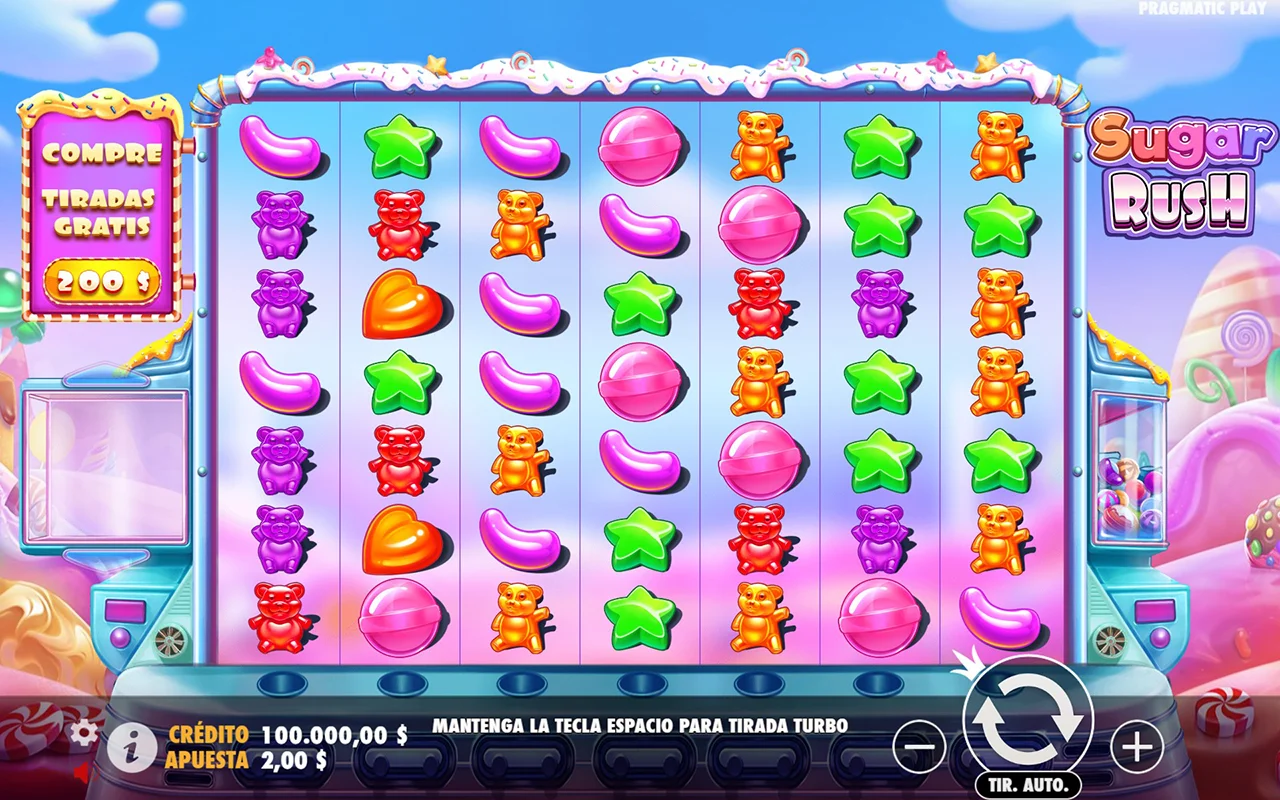Increase the bet with the plus button

[x=1137, y=746]
